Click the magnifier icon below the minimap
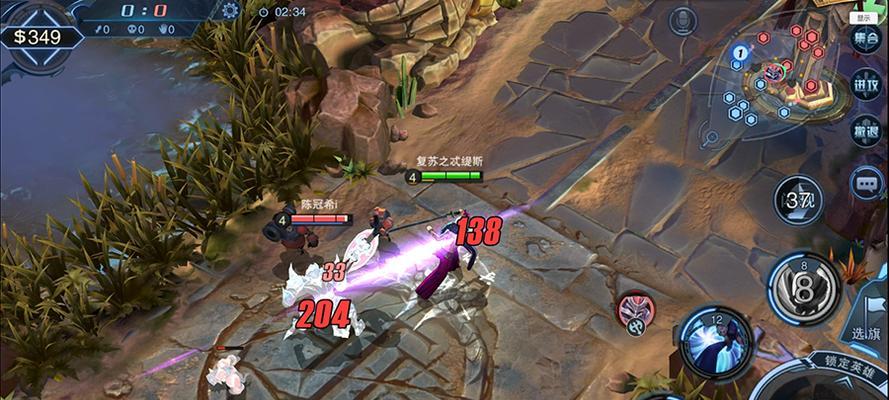889x400 pixels. coord(712,138)
